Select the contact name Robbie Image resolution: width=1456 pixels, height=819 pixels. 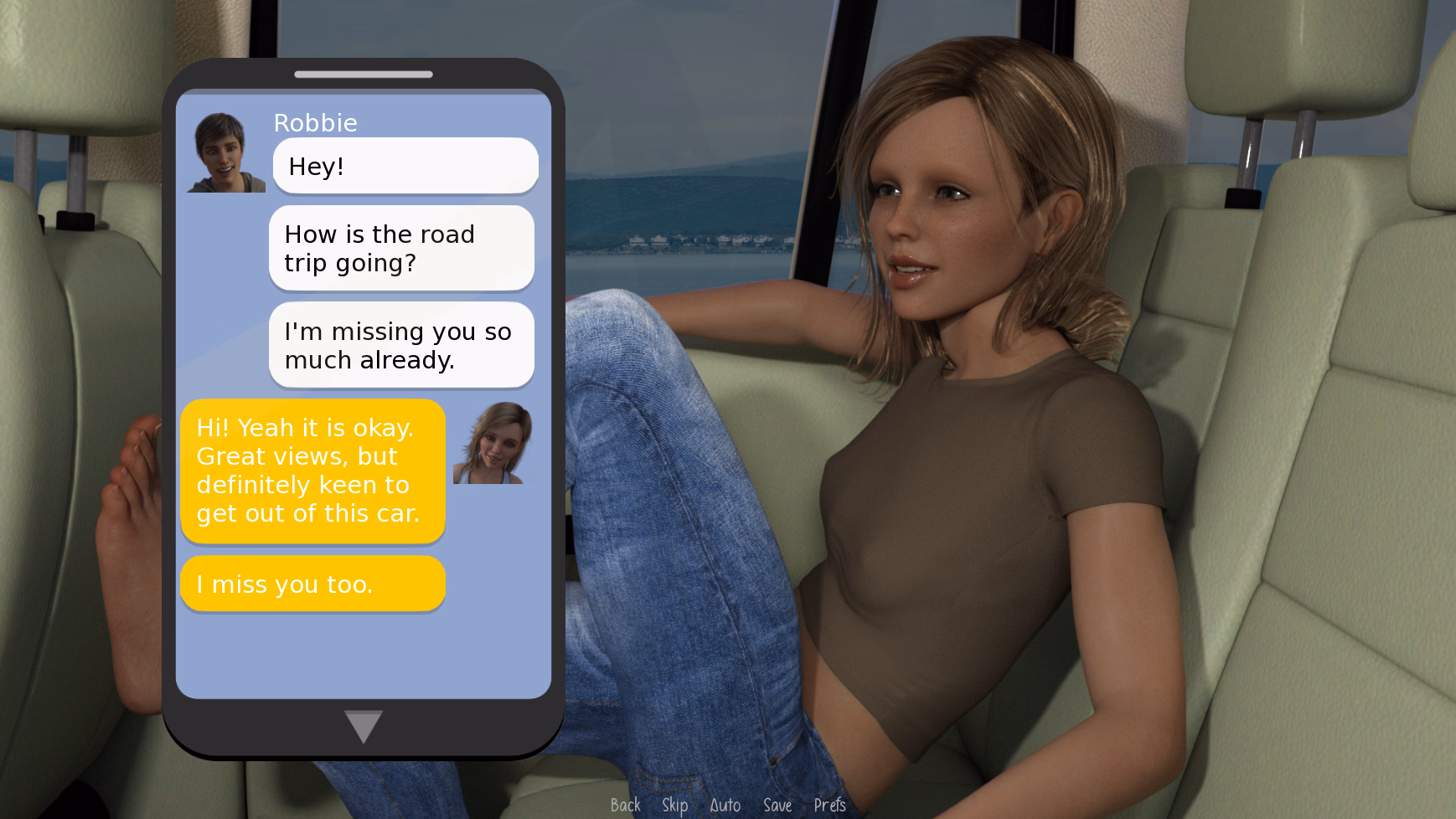[x=316, y=123]
